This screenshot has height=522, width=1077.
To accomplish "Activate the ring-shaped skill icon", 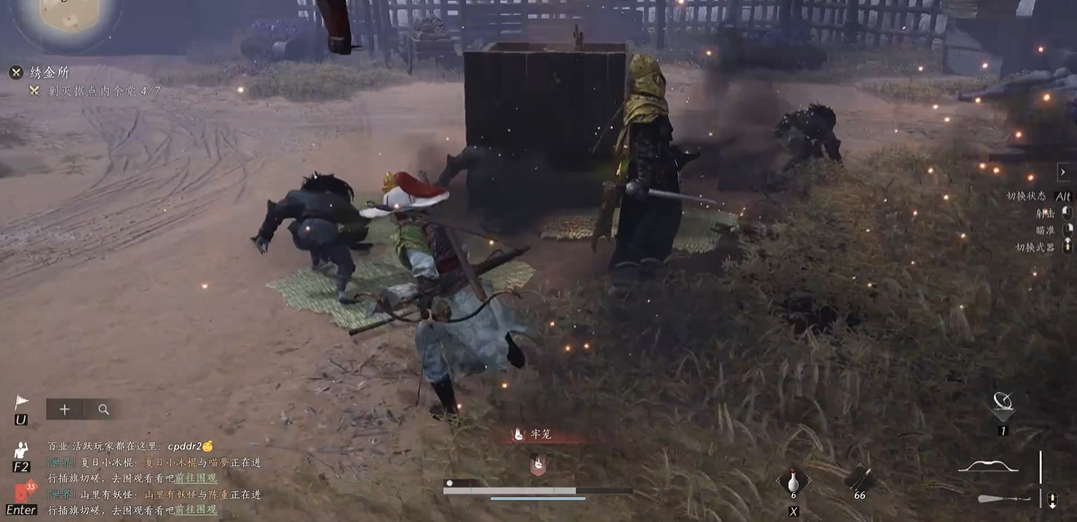I will [x=1002, y=405].
